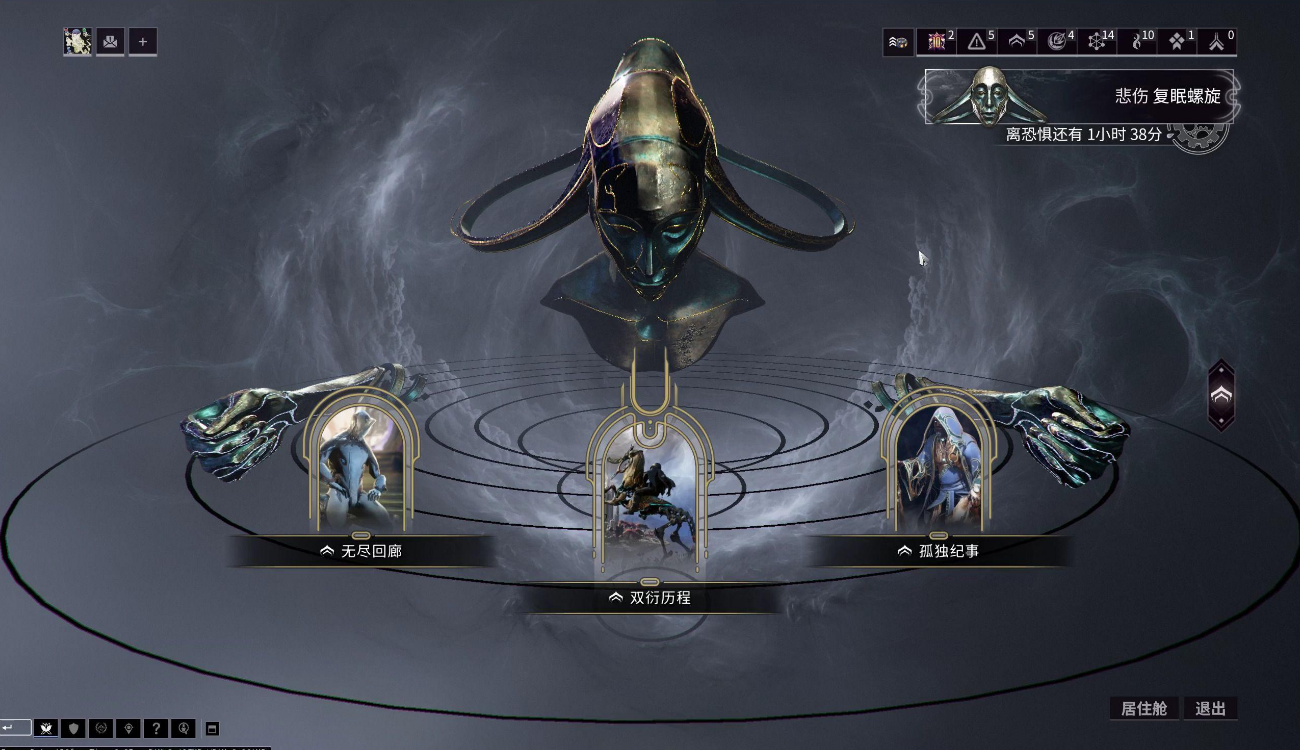The width and height of the screenshot is (1300, 750).
Task: Open the 悲伤 复眠螺旋 spiral banner
Action: pos(1079,96)
